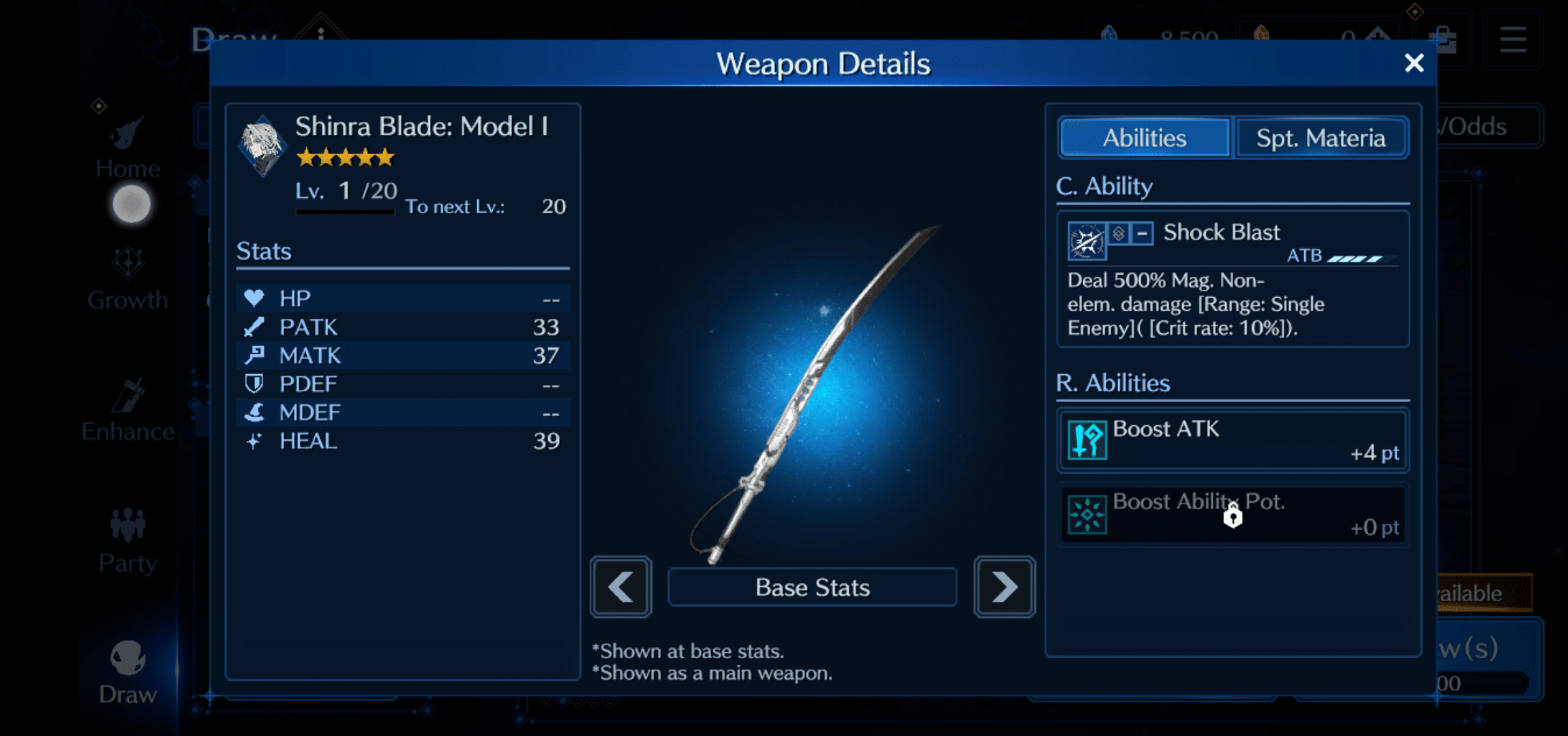Close the Weapon Details popup

(1415, 63)
